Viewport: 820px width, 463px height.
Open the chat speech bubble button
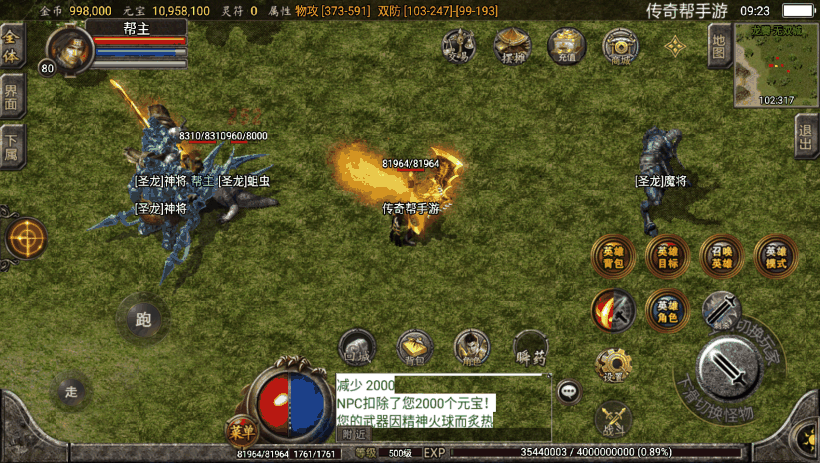point(569,391)
